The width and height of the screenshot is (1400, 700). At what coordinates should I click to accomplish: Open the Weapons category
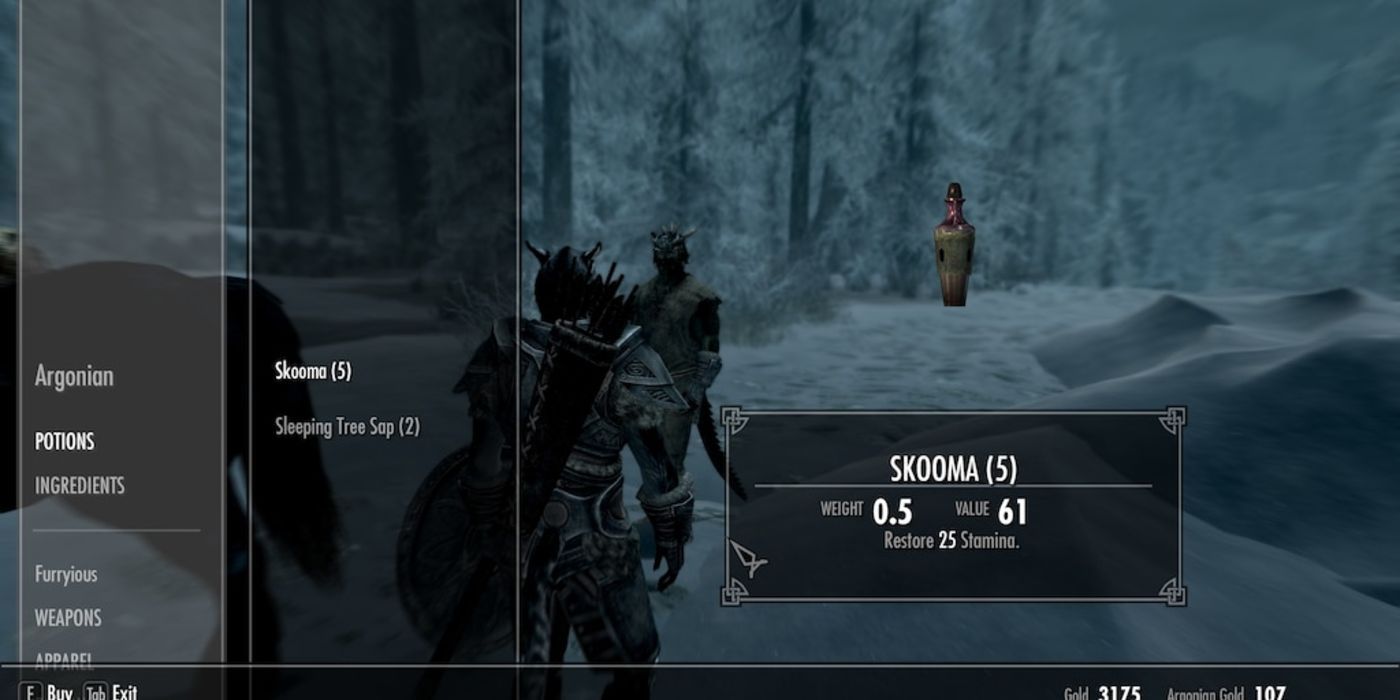coord(68,618)
